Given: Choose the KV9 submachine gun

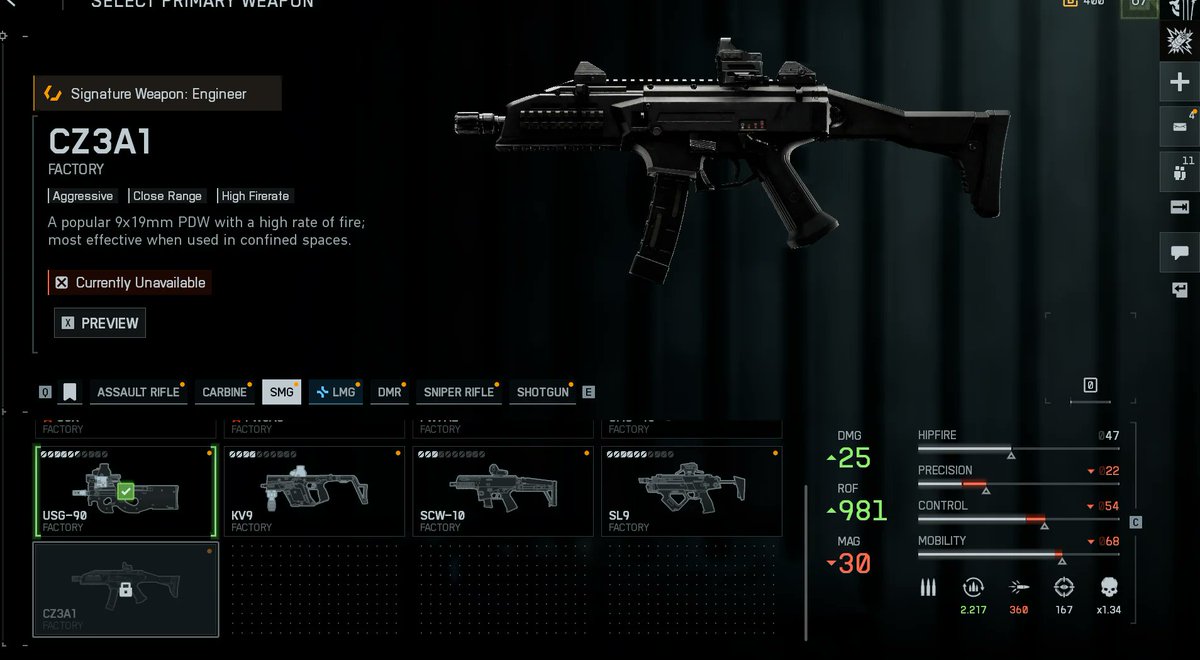Looking at the screenshot, I should click(x=315, y=491).
